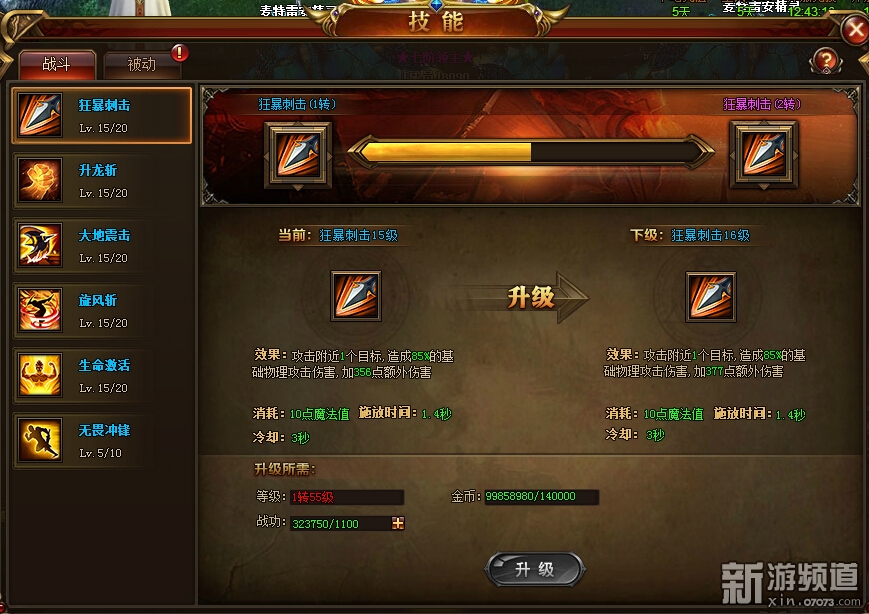Viewport: 869px width, 614px height.
Task: Click the 升级 upgrade button
Action: click(534, 569)
